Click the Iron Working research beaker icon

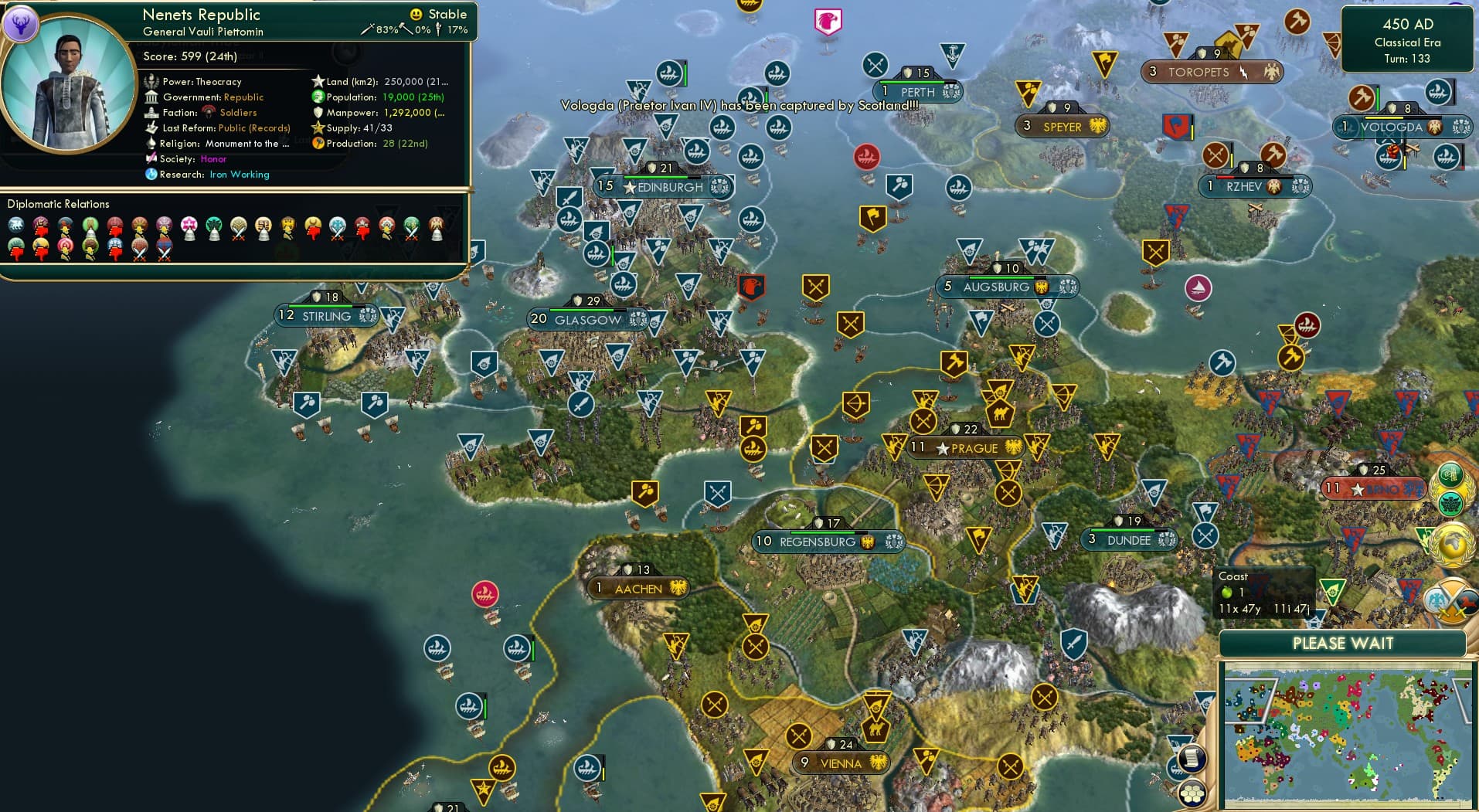[x=151, y=175]
